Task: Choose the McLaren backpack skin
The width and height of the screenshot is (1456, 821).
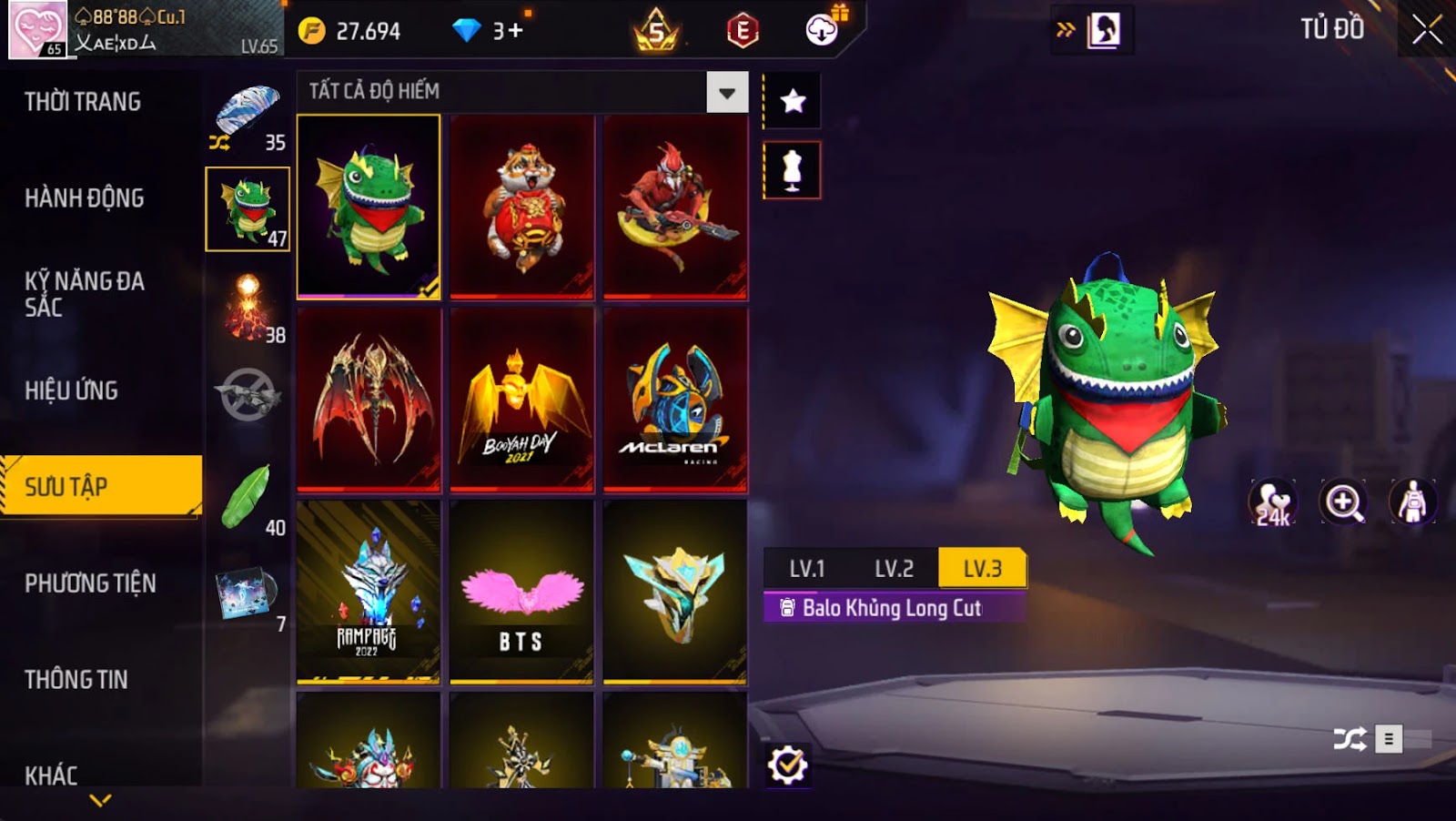Action: (x=675, y=400)
